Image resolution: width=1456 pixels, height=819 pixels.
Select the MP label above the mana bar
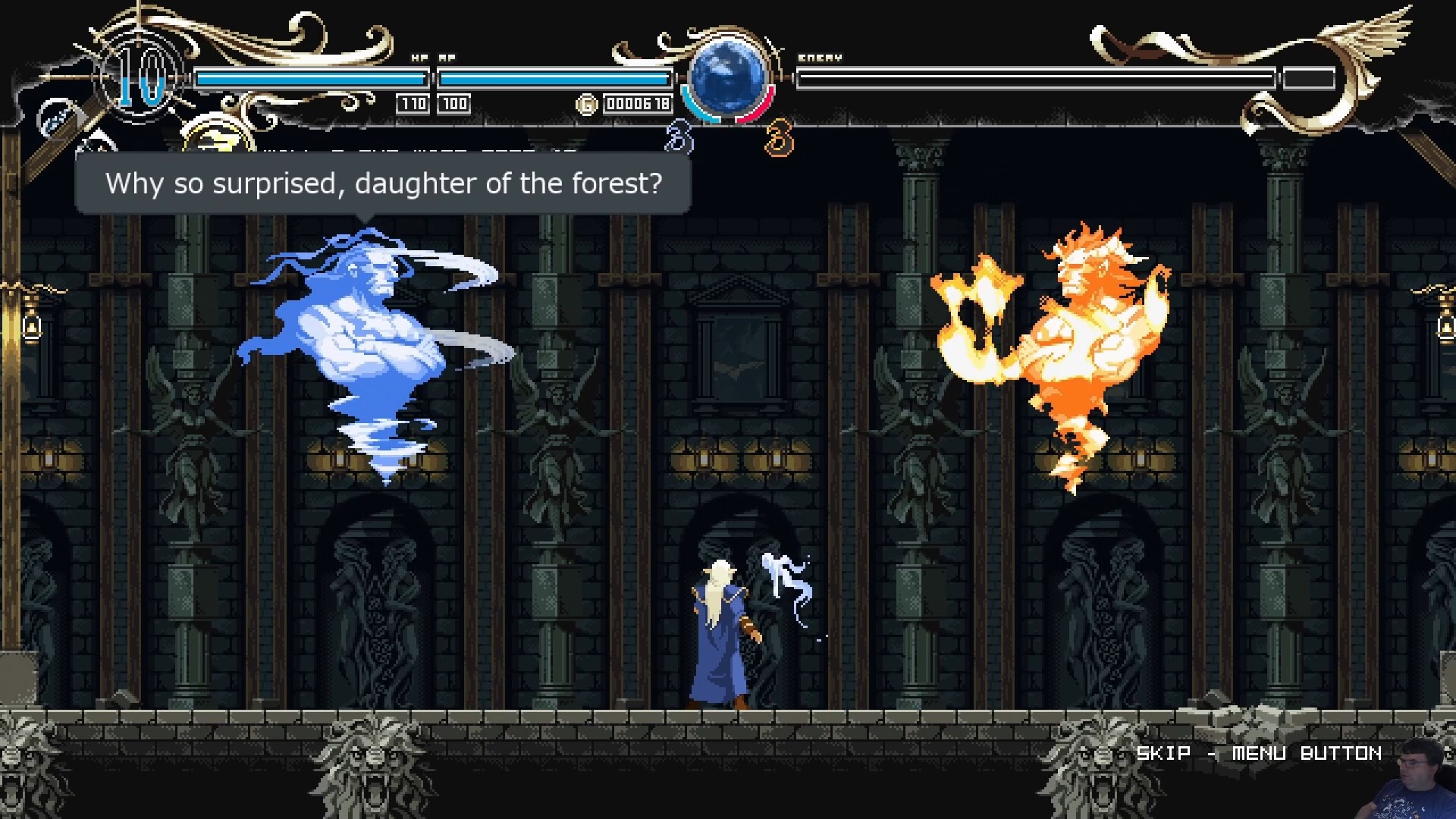446,56
